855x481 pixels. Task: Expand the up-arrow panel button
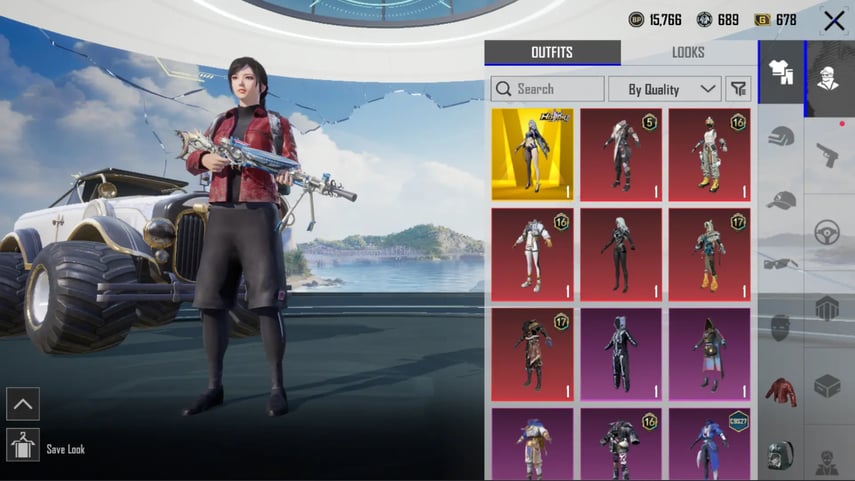[22, 404]
